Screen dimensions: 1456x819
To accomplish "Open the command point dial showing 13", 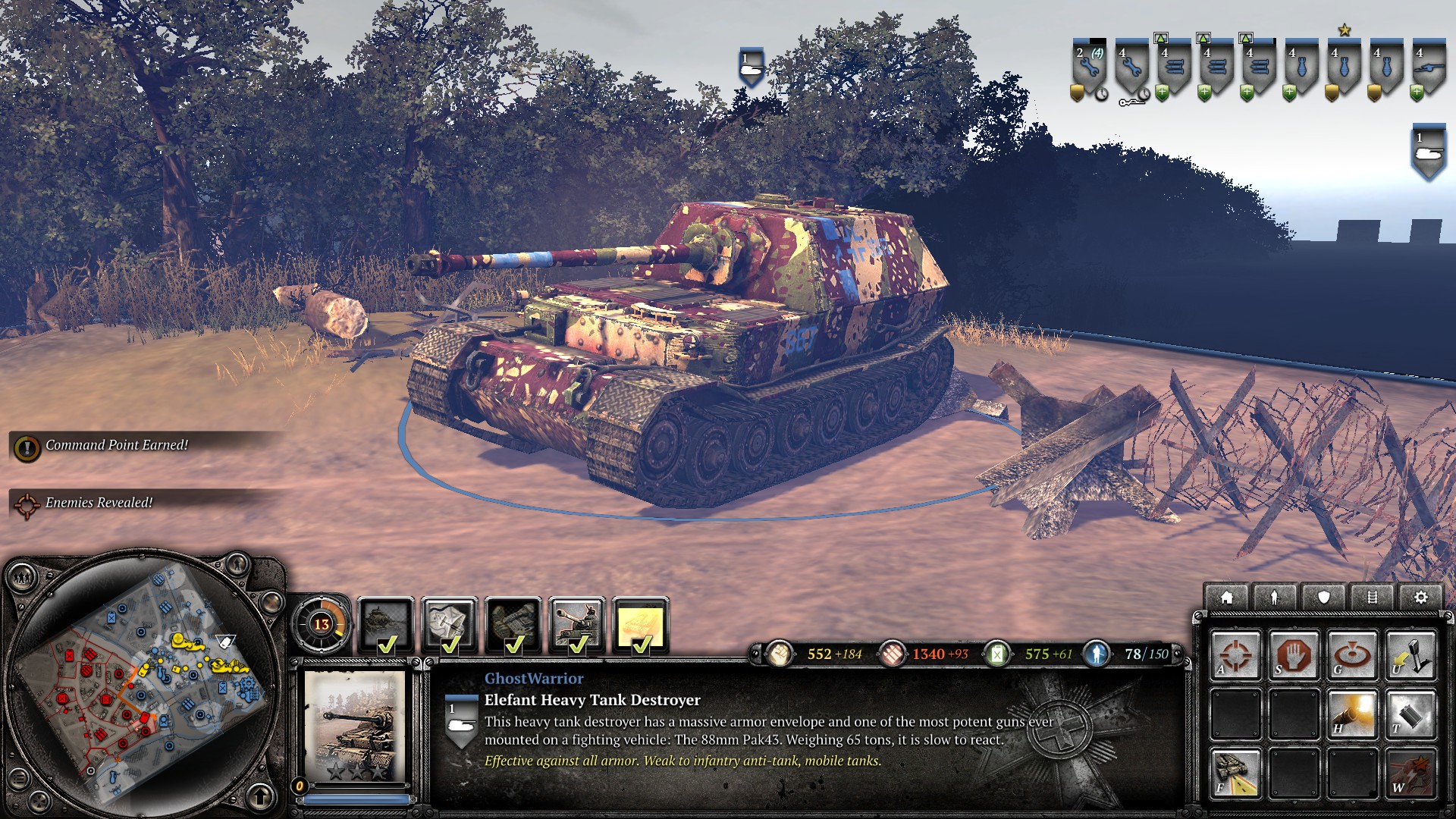I will 322,624.
